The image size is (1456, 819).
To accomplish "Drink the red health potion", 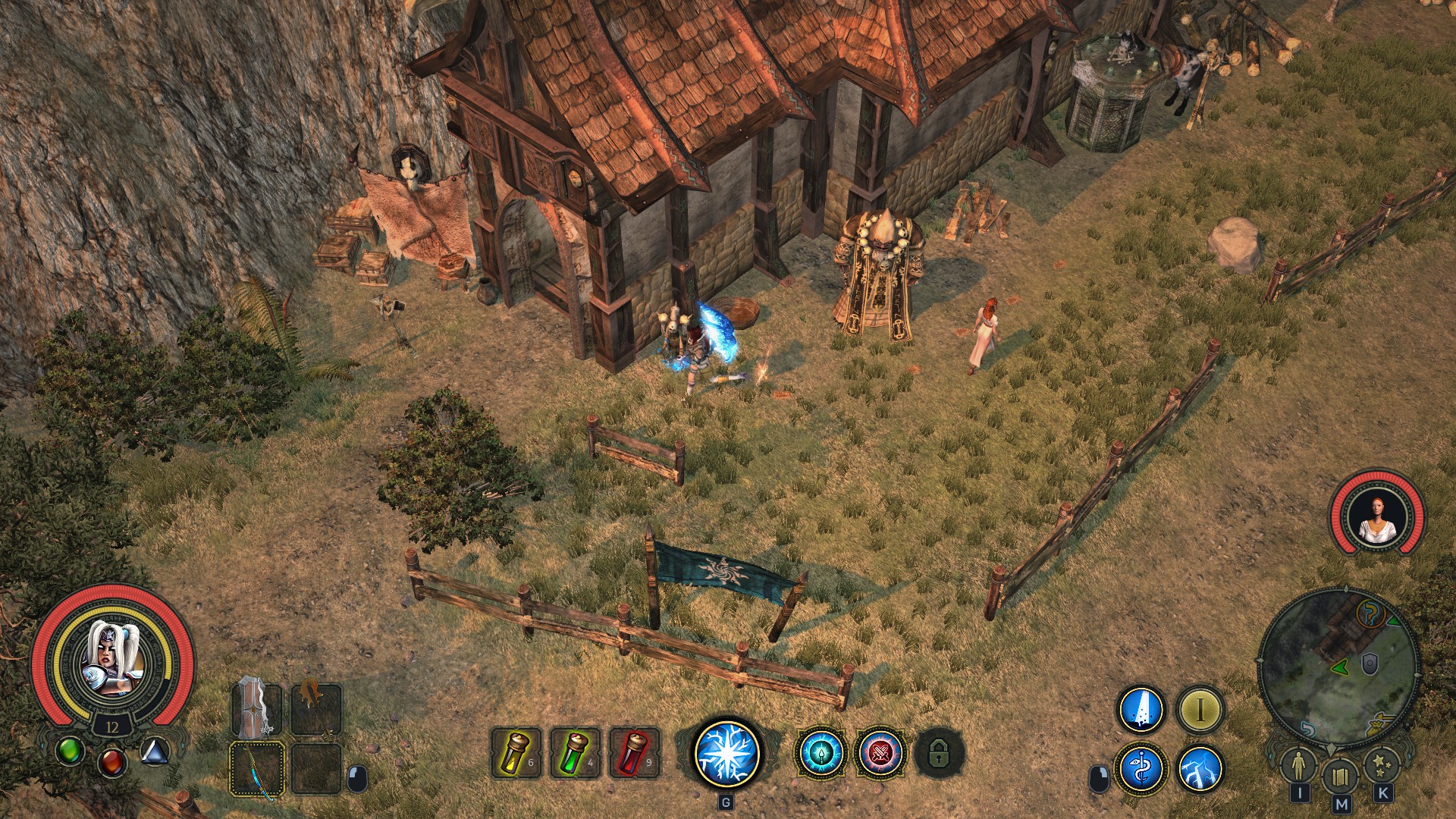I will click(x=635, y=752).
